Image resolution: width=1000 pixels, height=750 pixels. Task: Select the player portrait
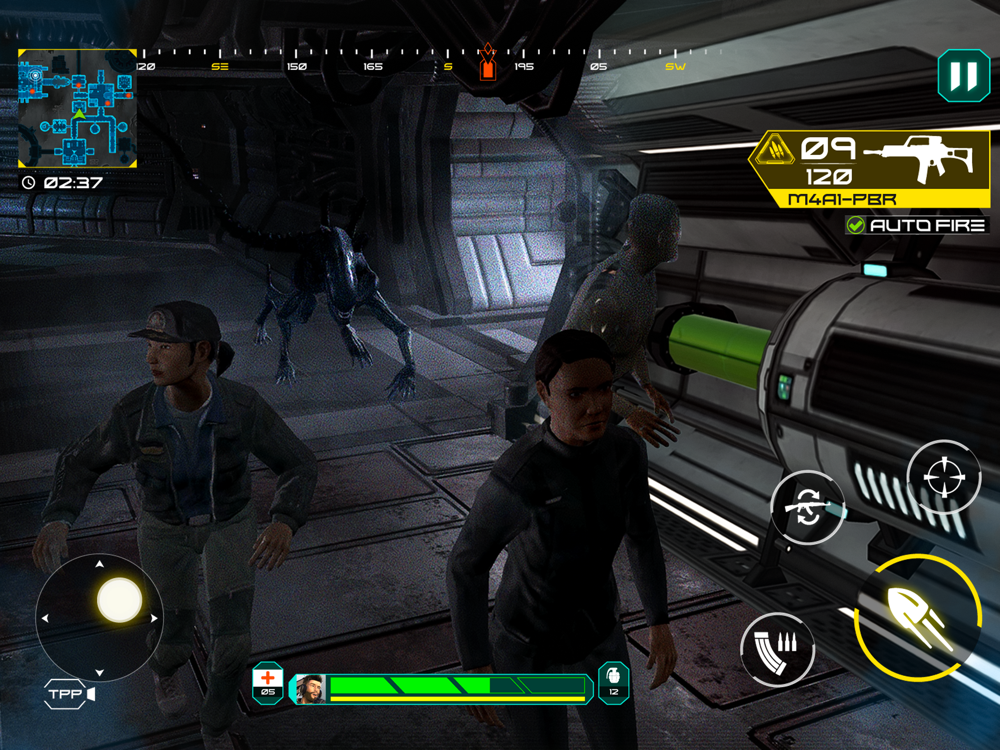tap(309, 688)
